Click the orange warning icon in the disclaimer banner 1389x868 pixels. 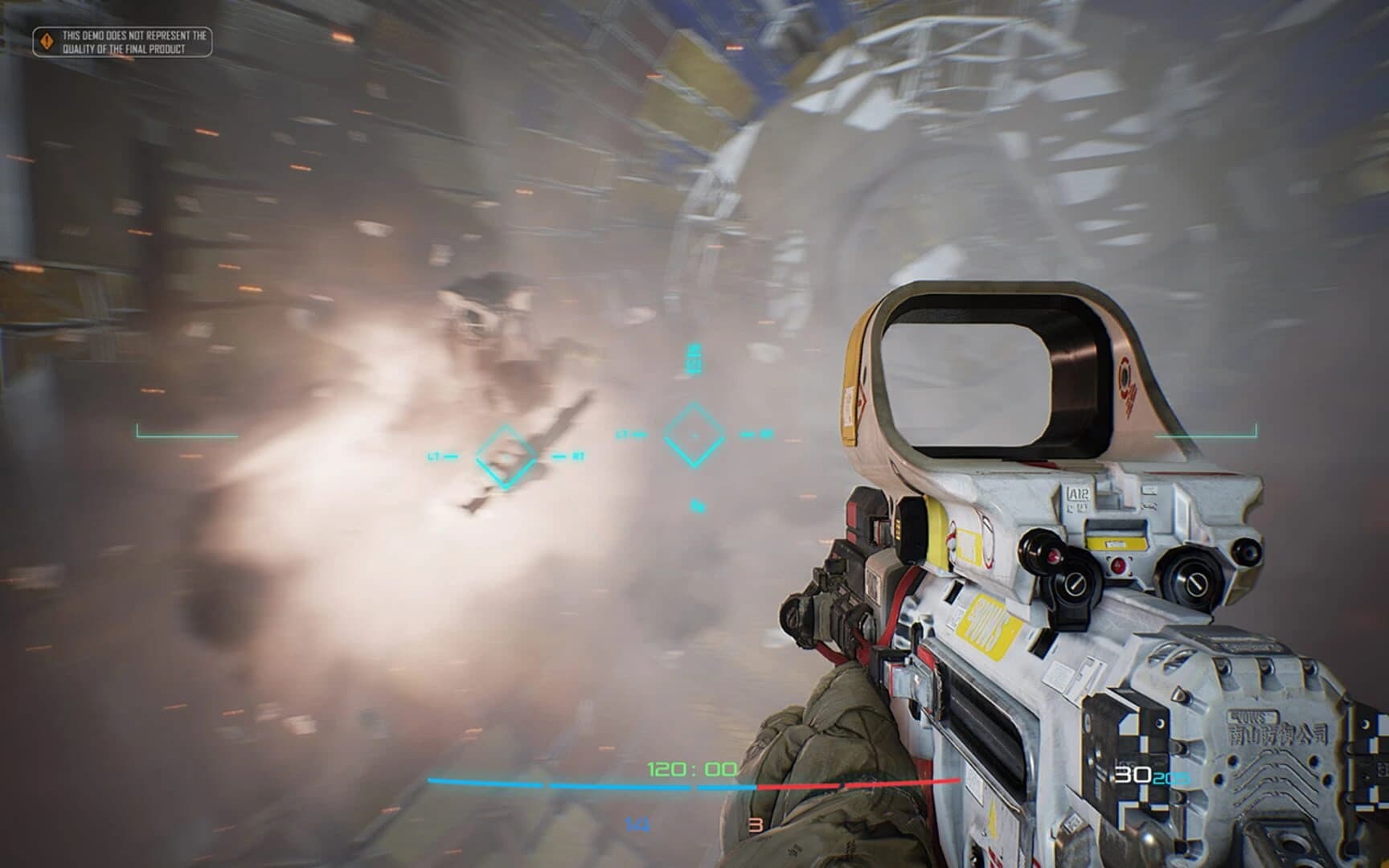pyautogui.click(x=46, y=42)
